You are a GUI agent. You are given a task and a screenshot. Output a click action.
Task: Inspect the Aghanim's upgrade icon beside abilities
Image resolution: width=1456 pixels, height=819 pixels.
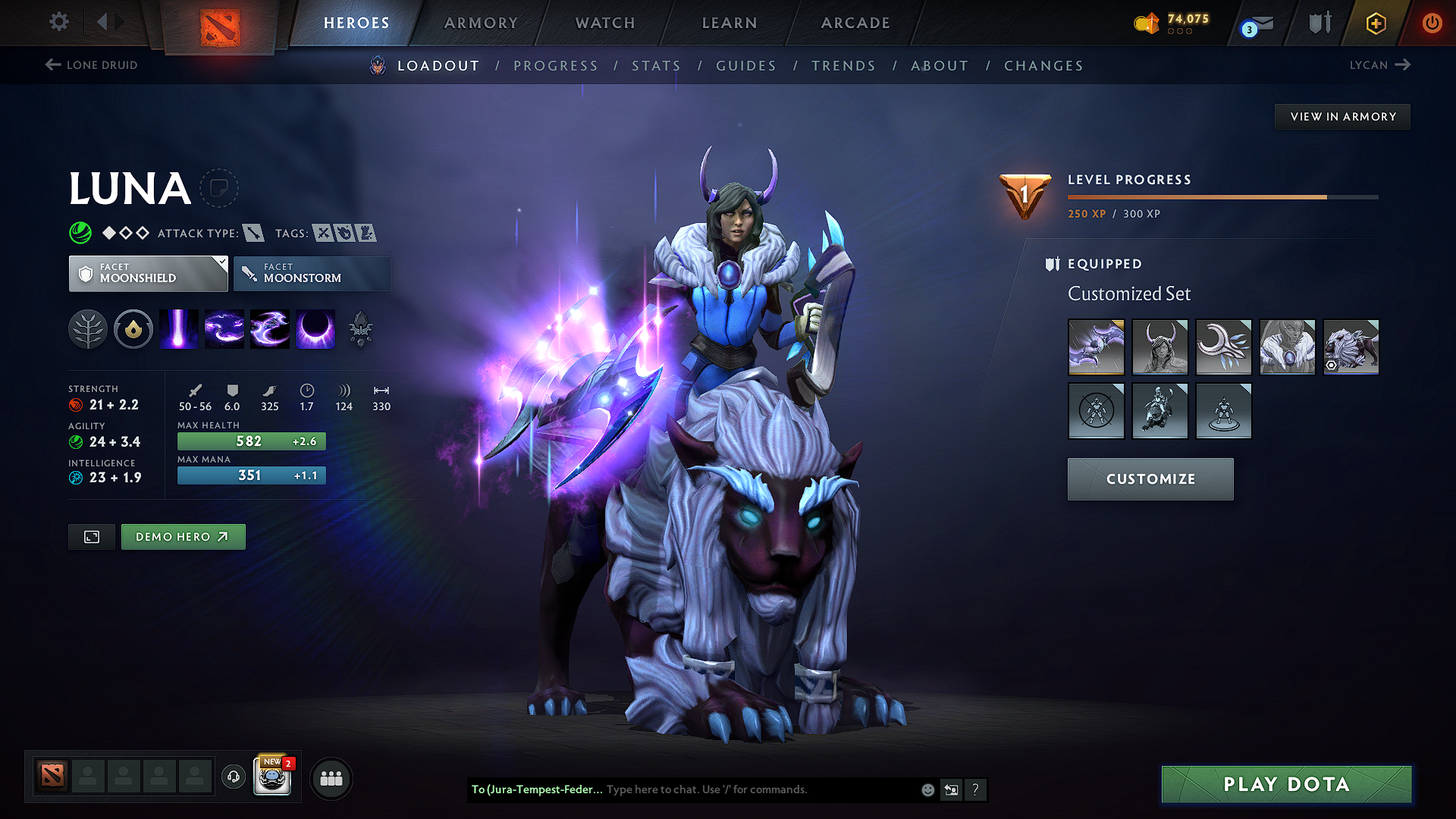361,328
